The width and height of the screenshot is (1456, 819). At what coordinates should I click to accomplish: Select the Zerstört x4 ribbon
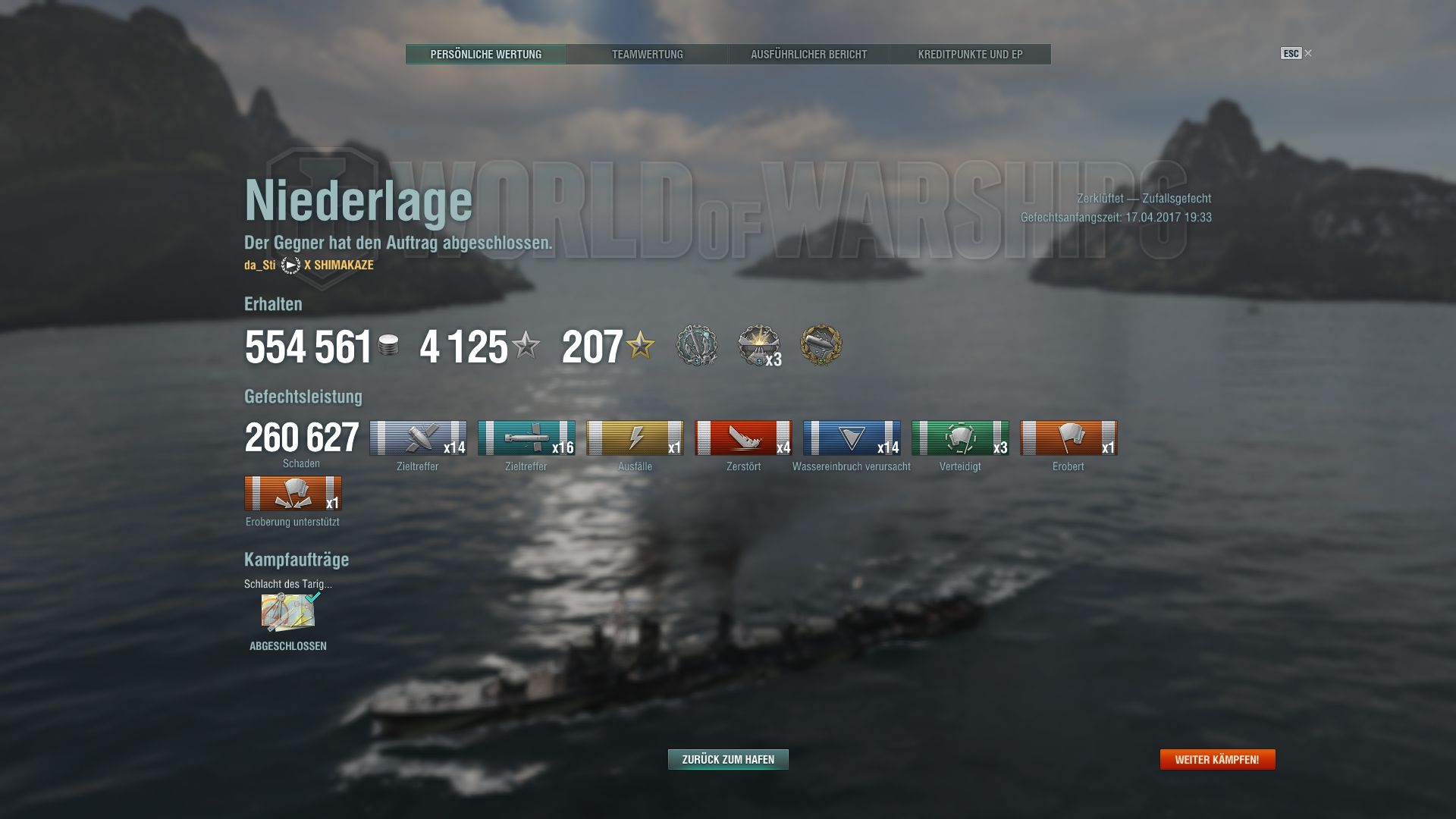coord(743,438)
